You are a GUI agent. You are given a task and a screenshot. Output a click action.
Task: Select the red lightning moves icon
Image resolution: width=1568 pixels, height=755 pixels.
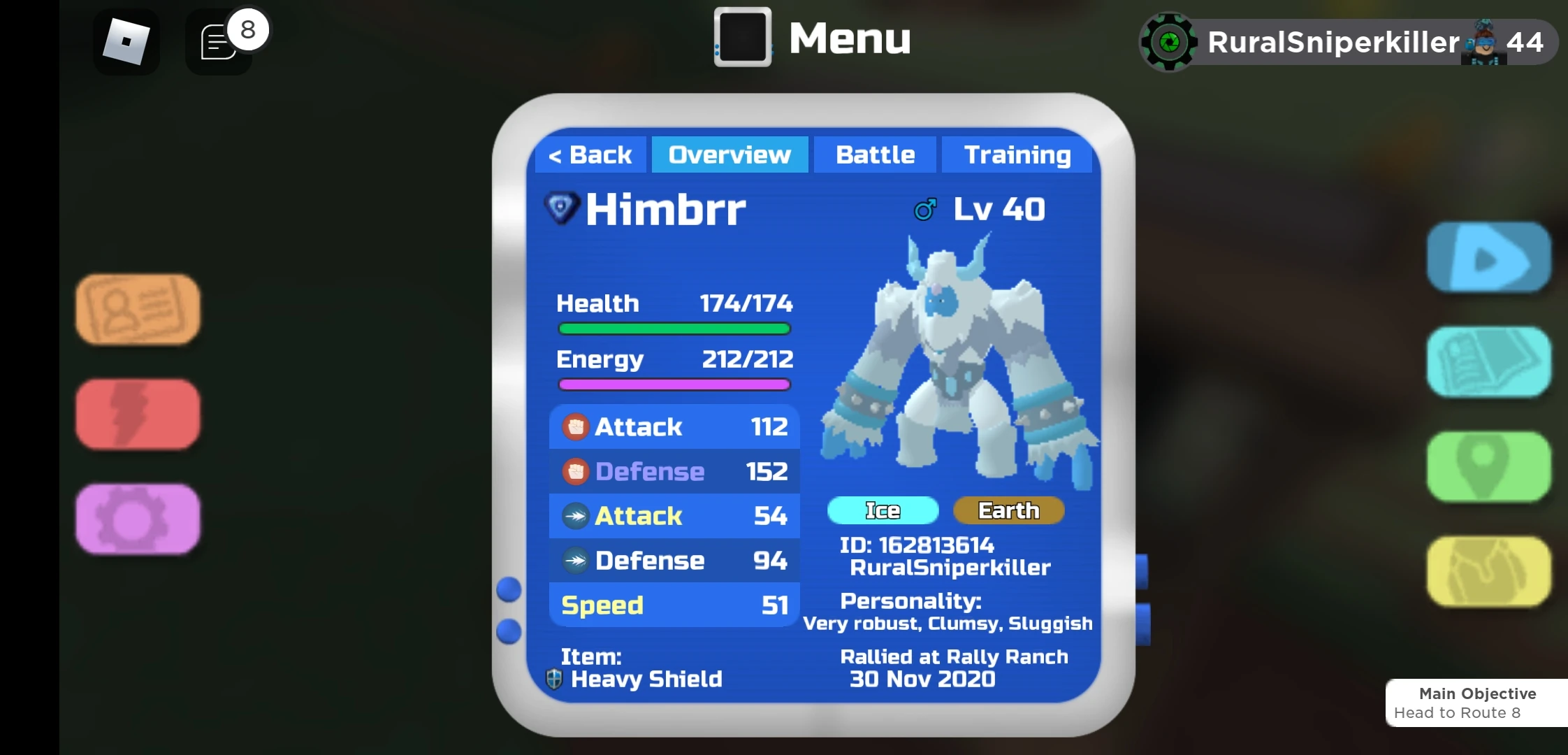click(x=137, y=414)
